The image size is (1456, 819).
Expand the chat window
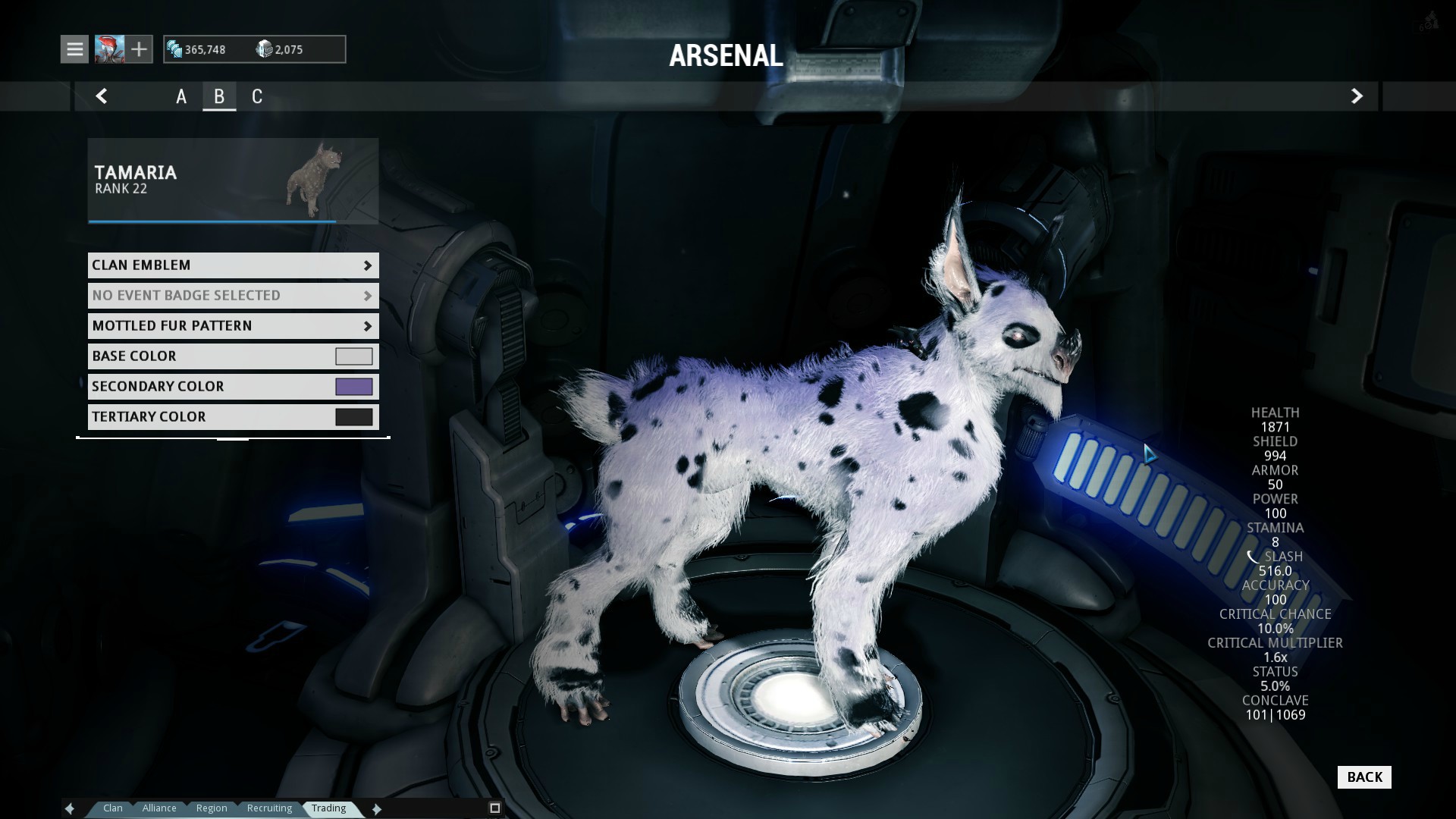click(495, 808)
